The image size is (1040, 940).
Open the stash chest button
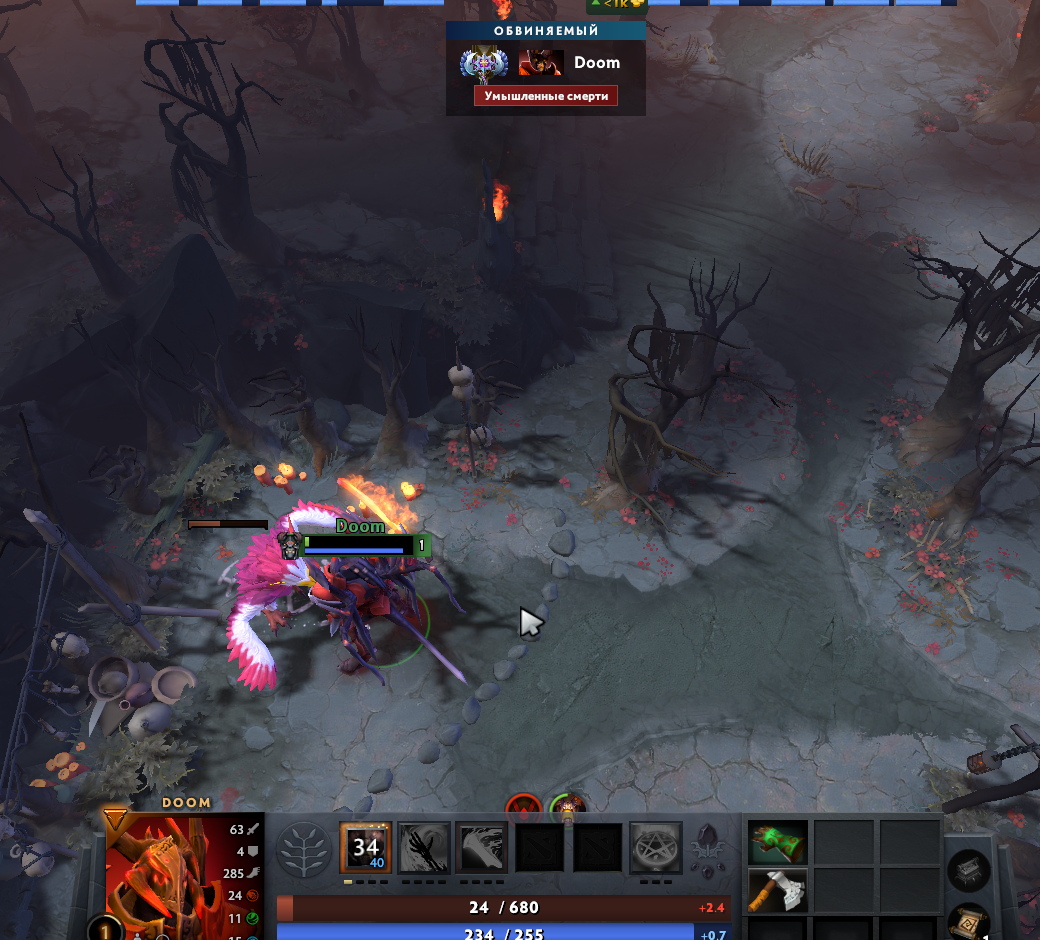tap(968, 871)
